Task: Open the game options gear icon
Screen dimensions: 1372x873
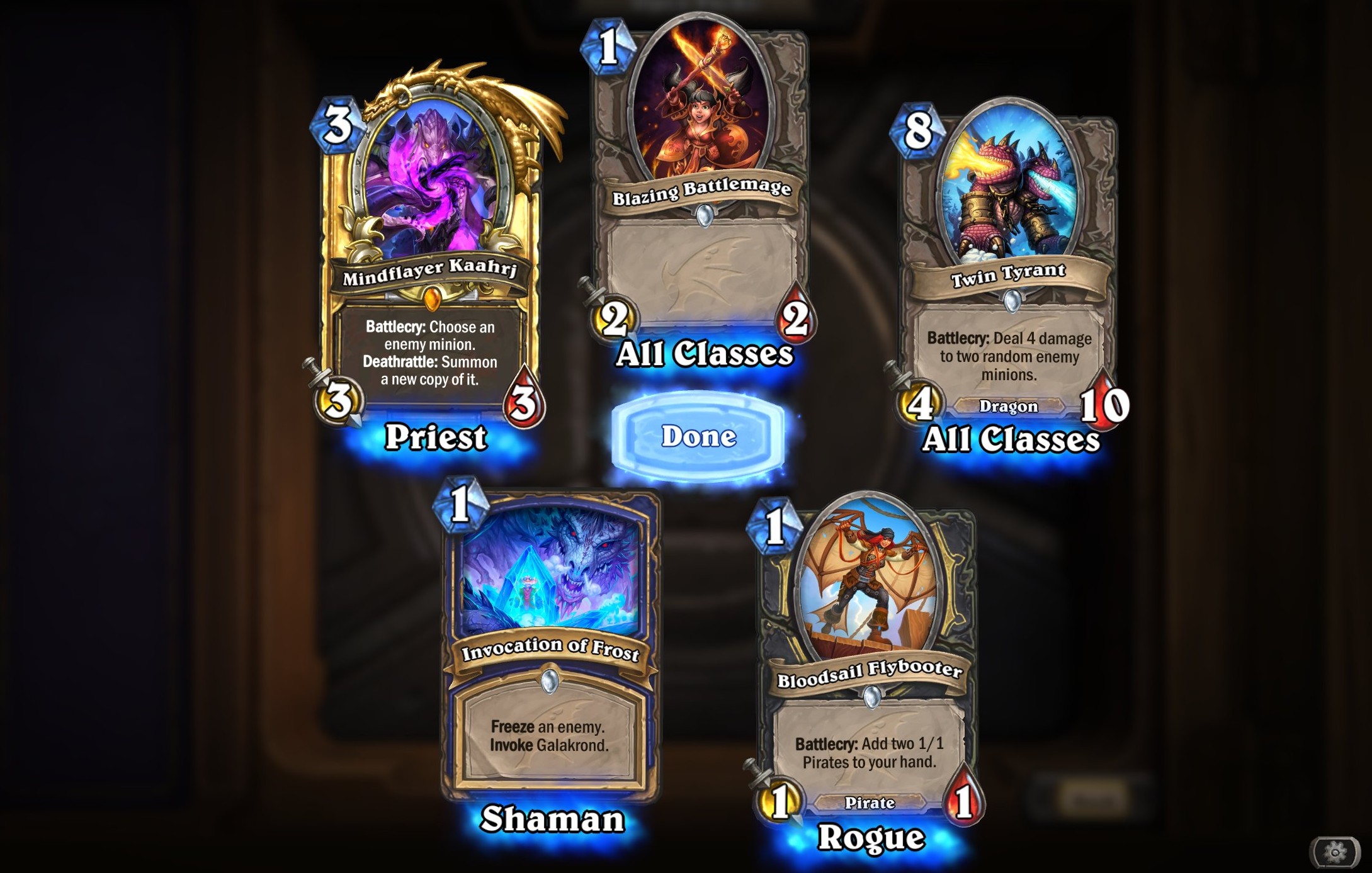Action: [x=1337, y=851]
